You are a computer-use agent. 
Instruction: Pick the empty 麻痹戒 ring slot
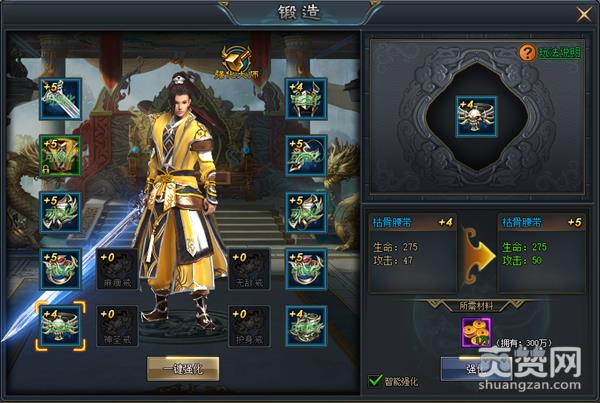pyautogui.click(x=117, y=270)
